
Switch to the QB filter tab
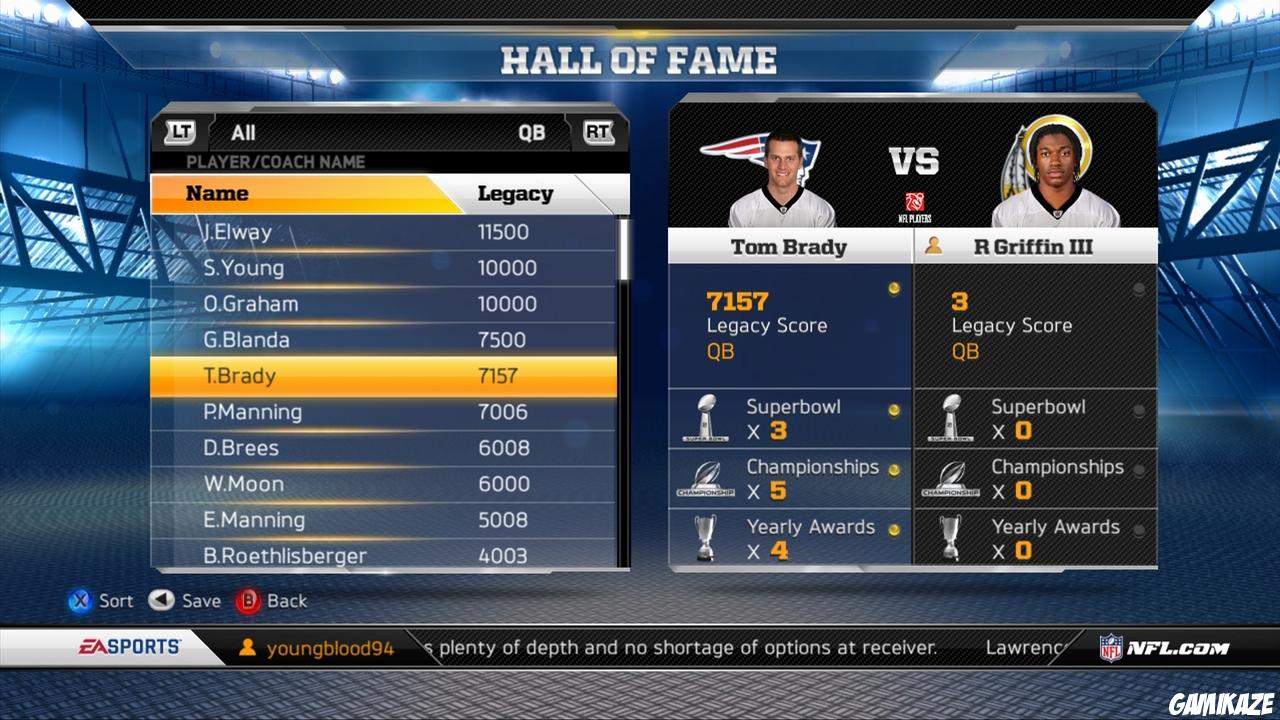531,131
